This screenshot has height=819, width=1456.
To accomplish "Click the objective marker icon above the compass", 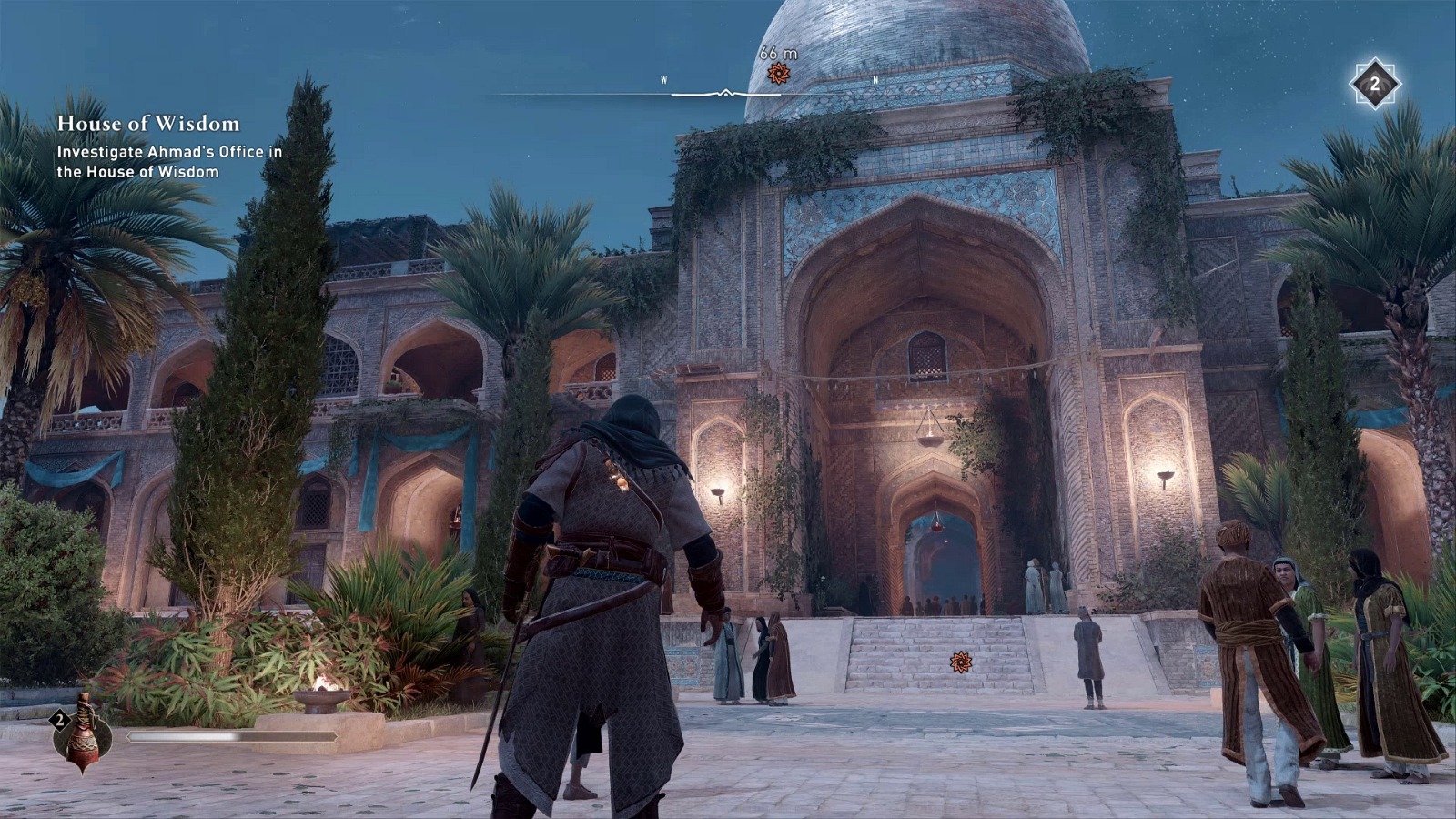I will pos(778,72).
